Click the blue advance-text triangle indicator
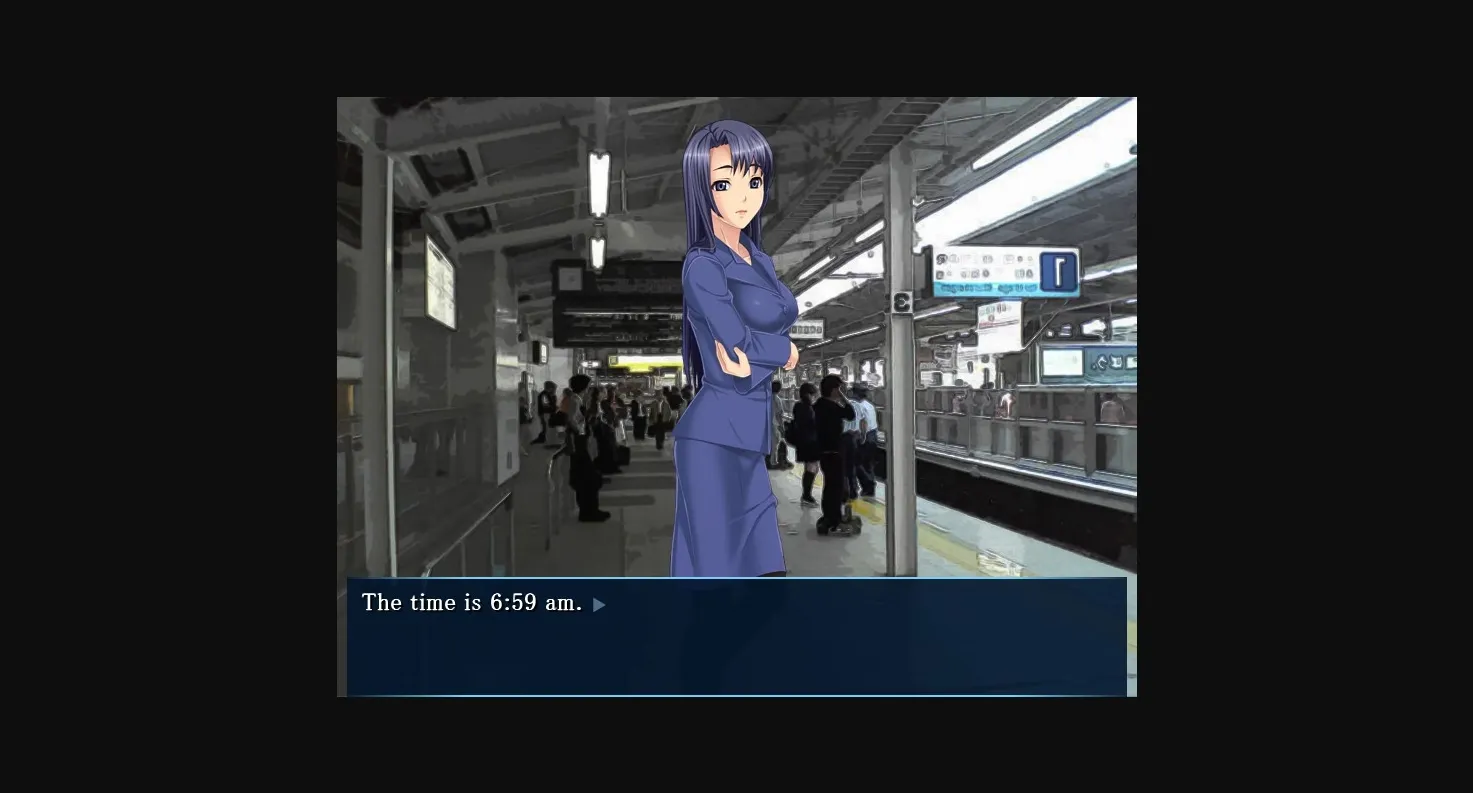The height and width of the screenshot is (793, 1473). pyautogui.click(x=599, y=603)
